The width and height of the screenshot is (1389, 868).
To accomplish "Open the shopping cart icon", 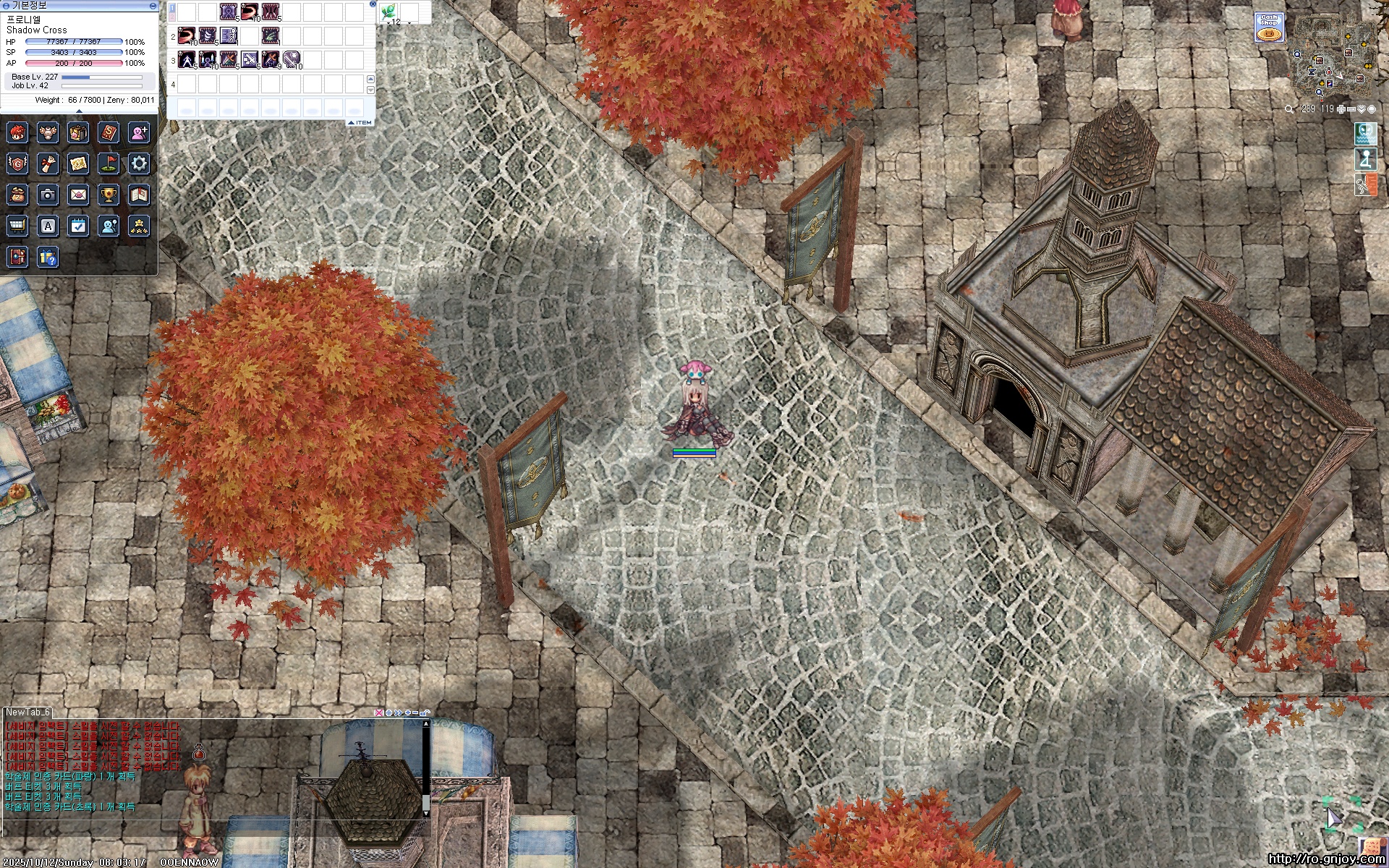I will (x=17, y=226).
